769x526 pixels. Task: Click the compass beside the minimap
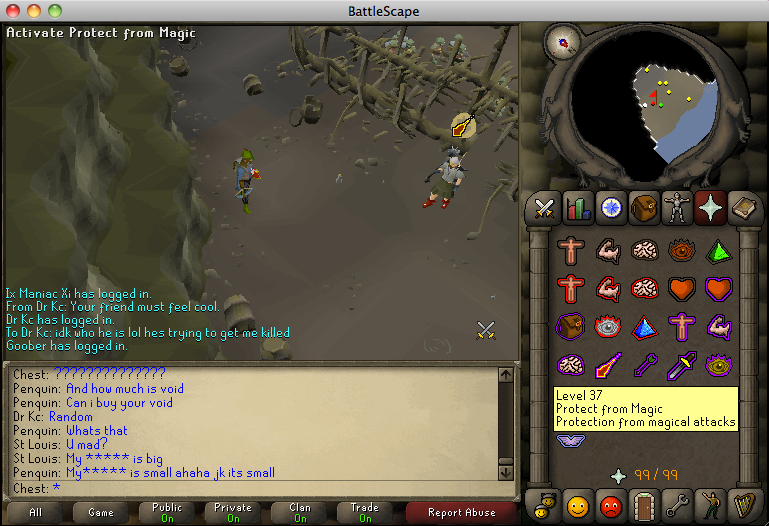561,43
